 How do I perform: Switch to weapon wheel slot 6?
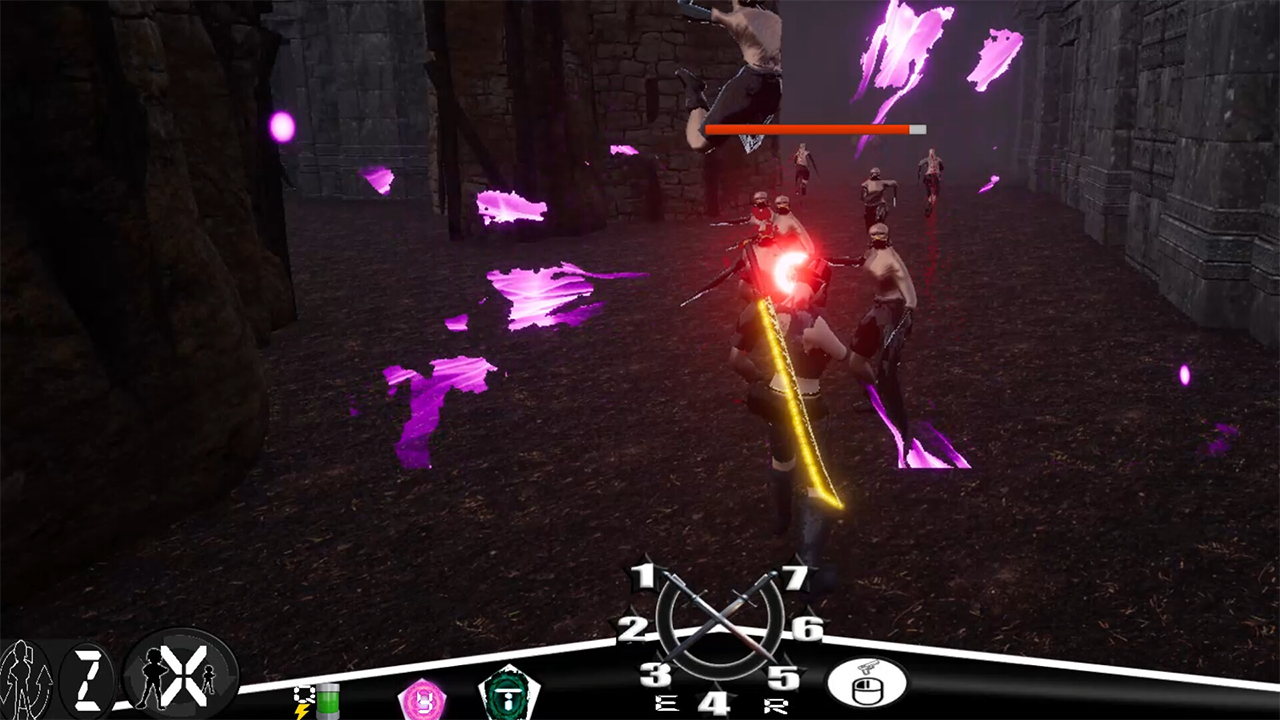[807, 628]
